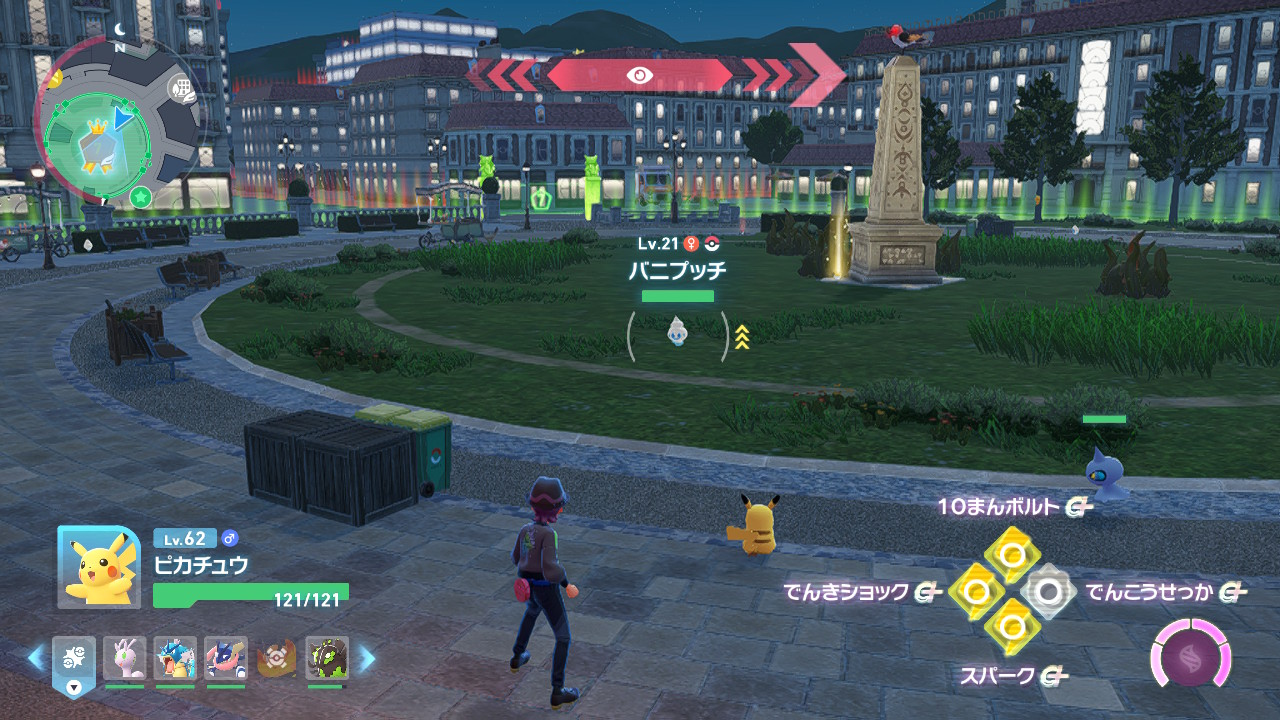Switch to Greninja in the party bar
The width and height of the screenshot is (1280, 720).
tap(225, 658)
